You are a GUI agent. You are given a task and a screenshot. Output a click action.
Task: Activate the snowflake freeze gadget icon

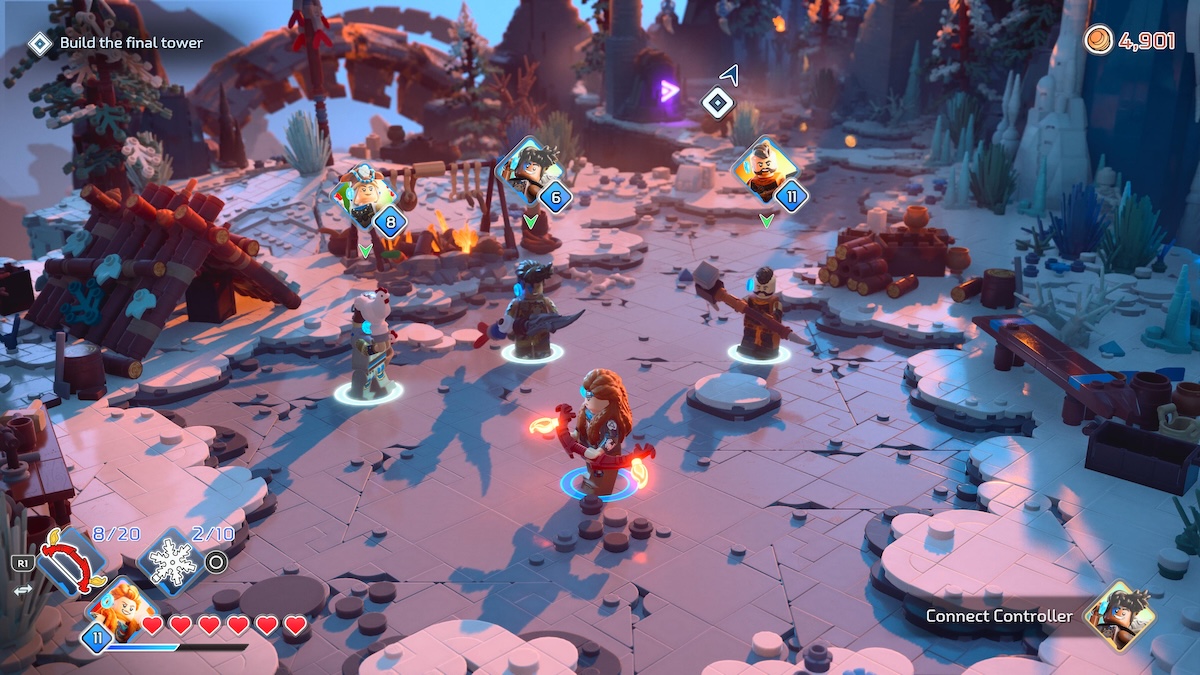(170, 563)
